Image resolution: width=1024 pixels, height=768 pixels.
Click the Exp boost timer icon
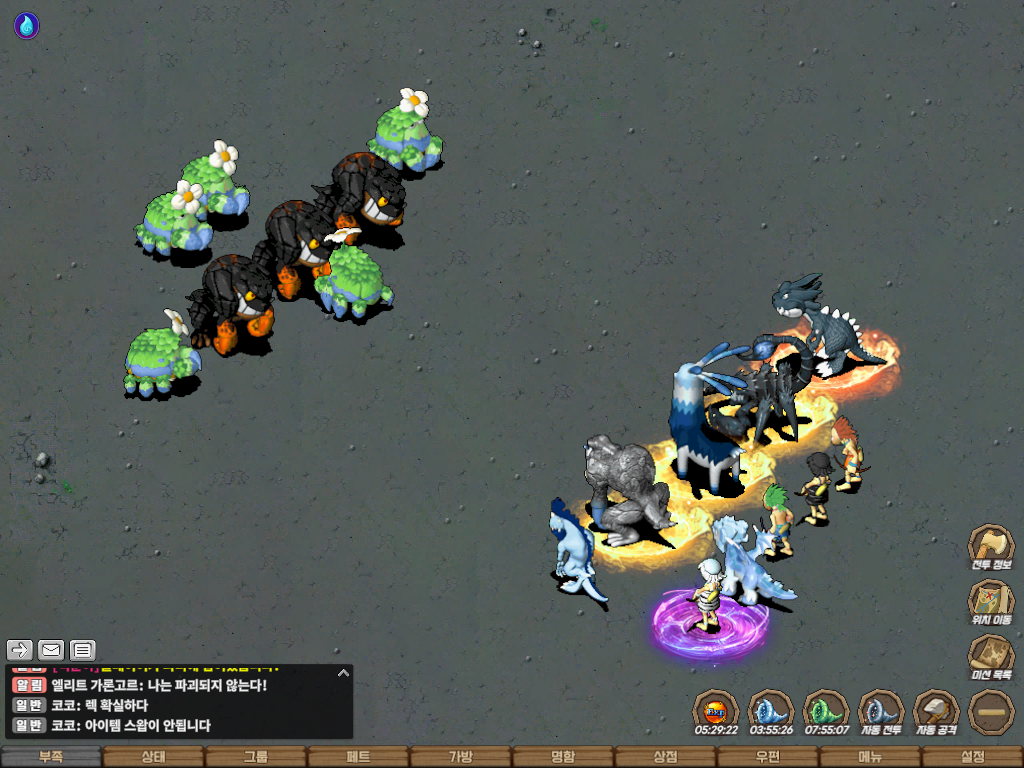pyautogui.click(x=716, y=710)
